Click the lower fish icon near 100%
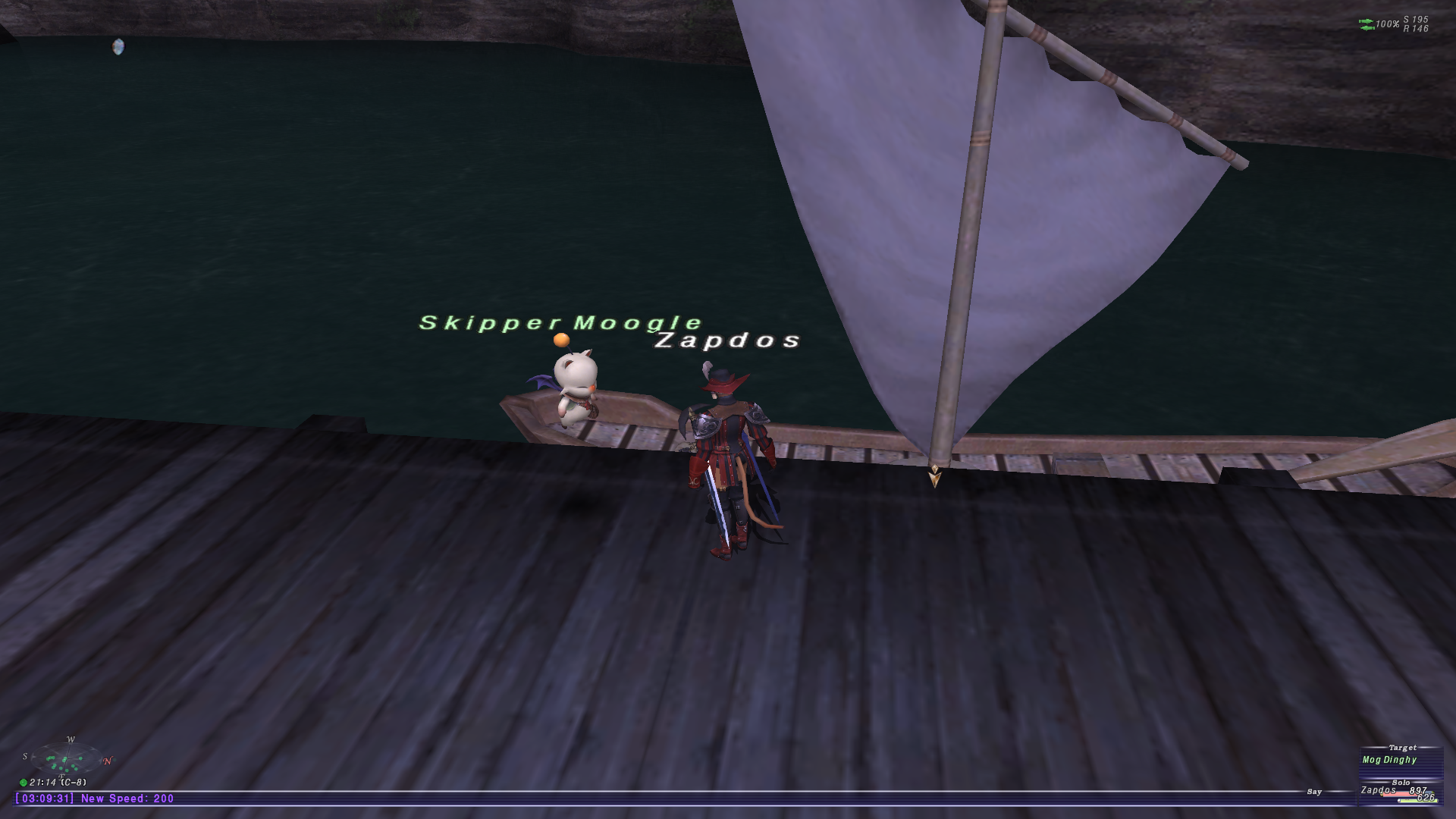This screenshot has width=1456, height=819. [1367, 30]
